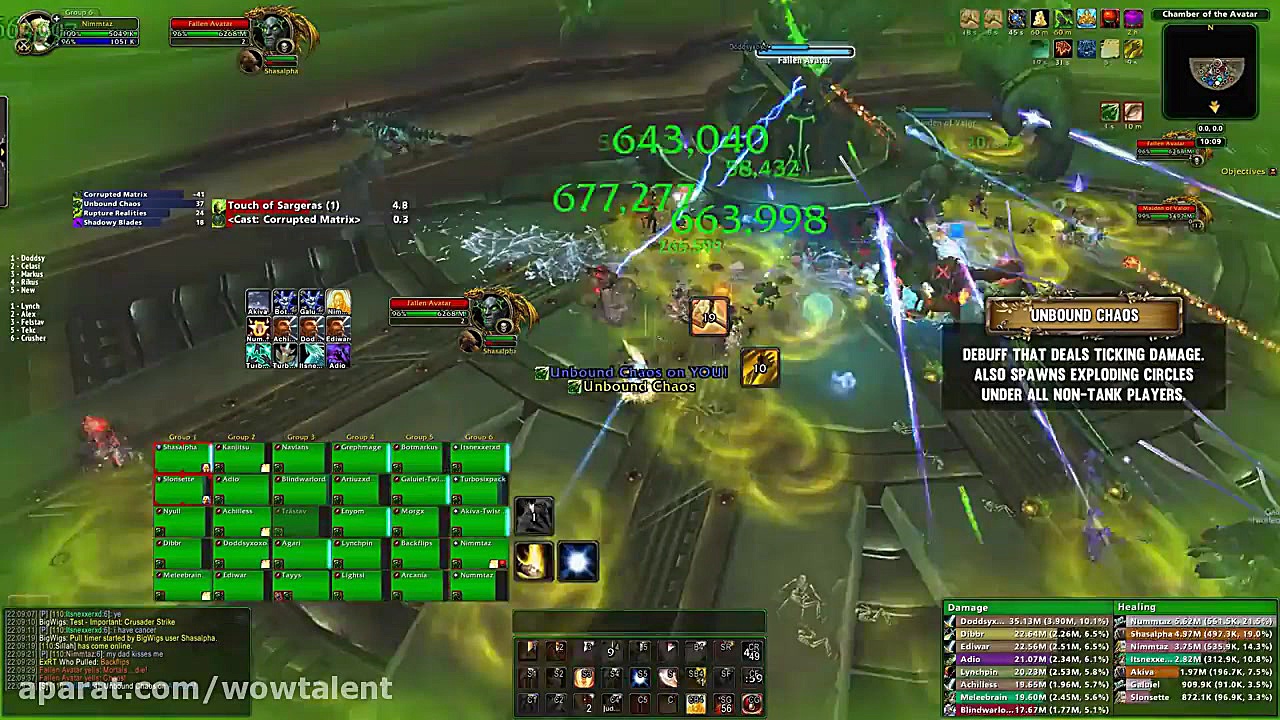The image size is (1280, 720).
Task: Click the Unbound Chaos debuff icon showing 19
Action: click(710, 316)
